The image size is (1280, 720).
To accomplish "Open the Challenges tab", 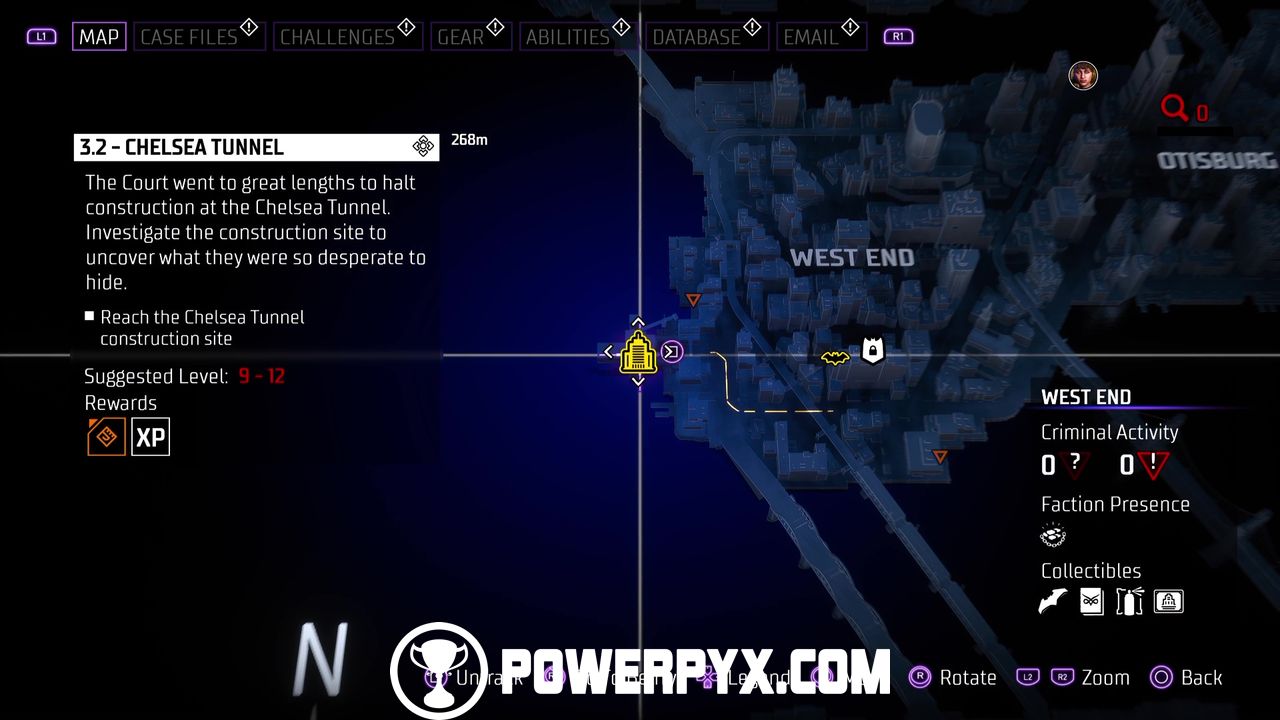I will point(337,37).
